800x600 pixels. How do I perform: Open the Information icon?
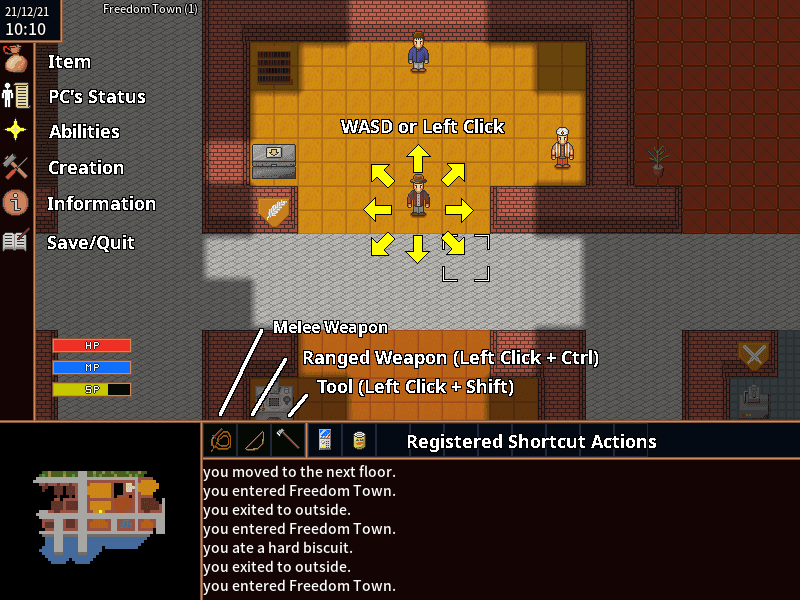point(16,203)
